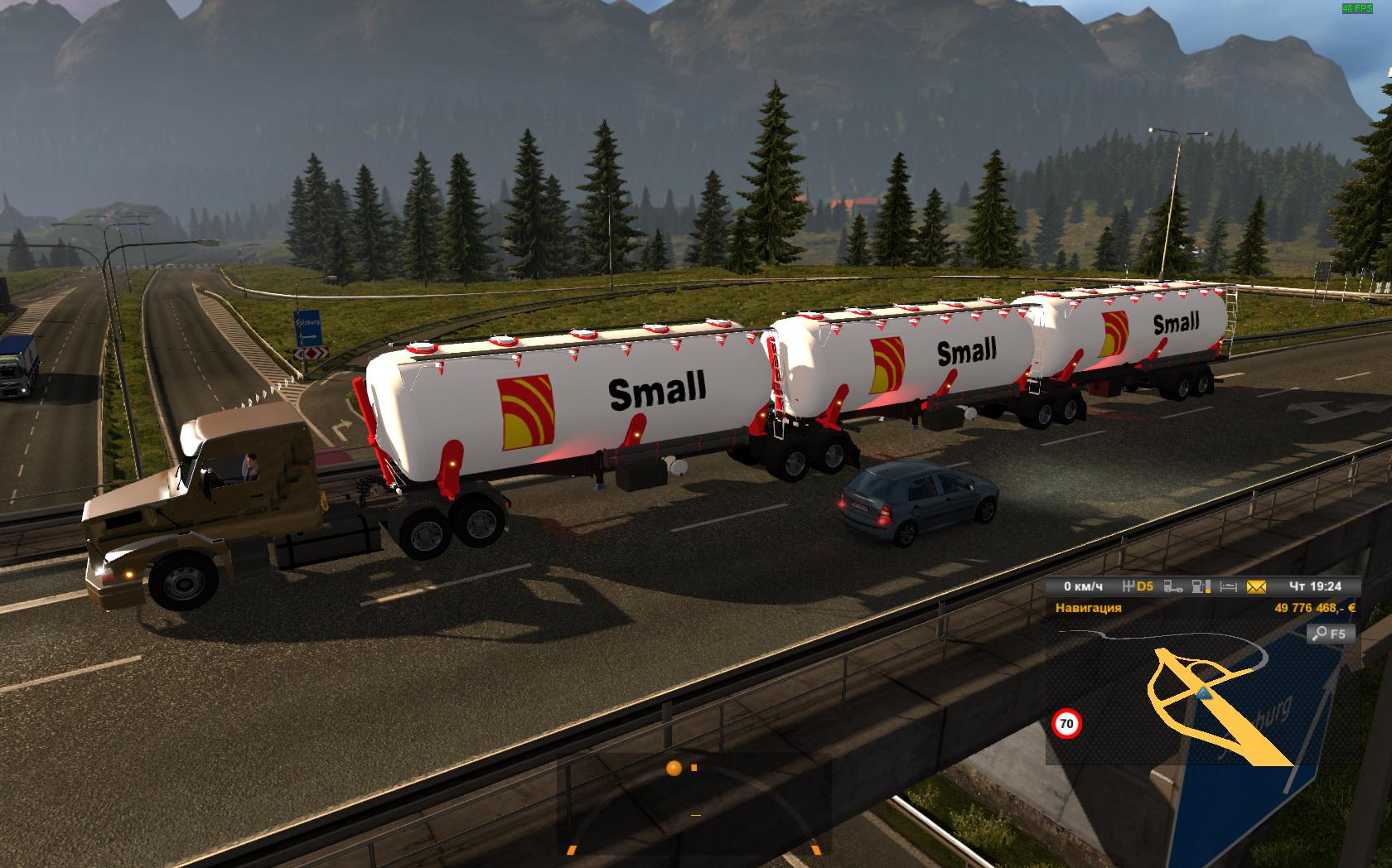Select the fuel pump indicator icon

[1200, 586]
